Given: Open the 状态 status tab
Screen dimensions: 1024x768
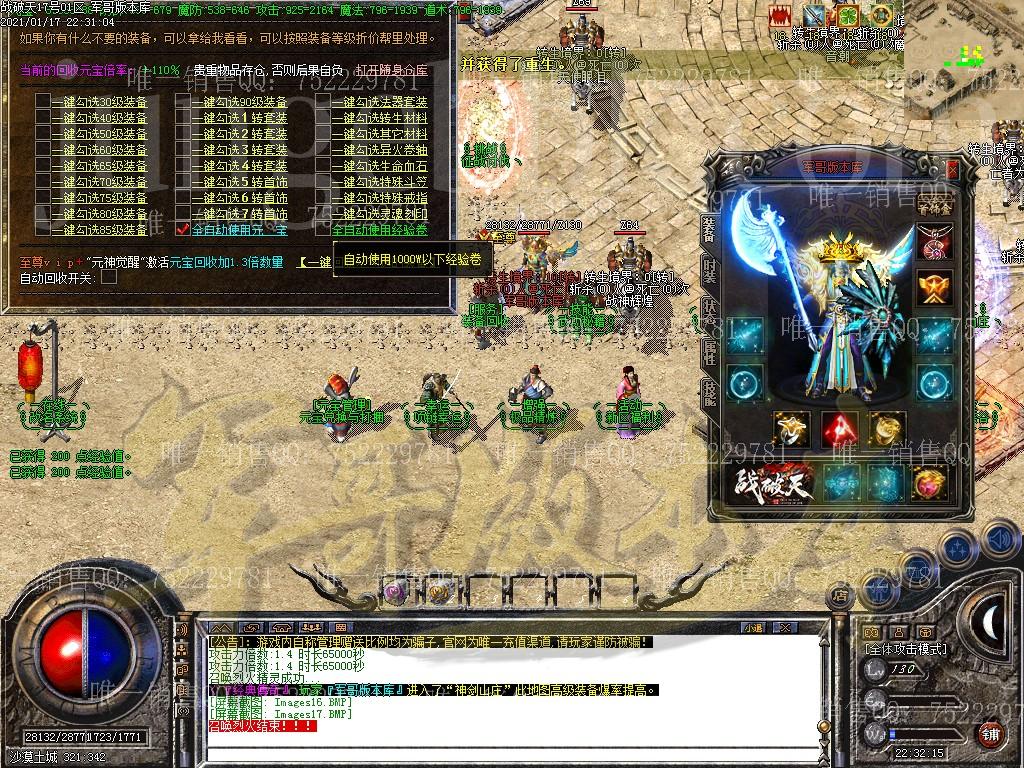Looking at the screenshot, I should point(709,309).
